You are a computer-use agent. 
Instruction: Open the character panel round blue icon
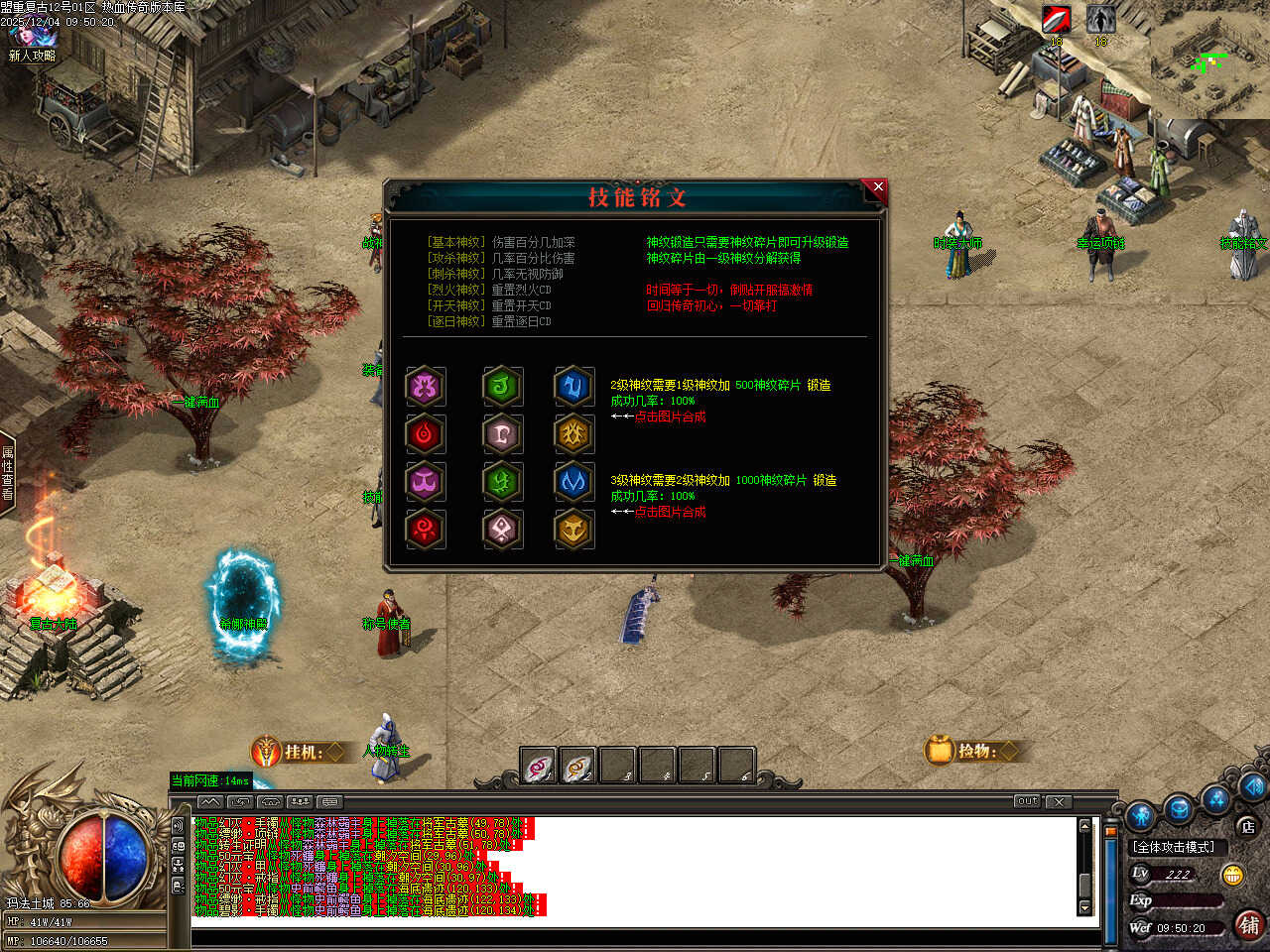(x=1141, y=815)
